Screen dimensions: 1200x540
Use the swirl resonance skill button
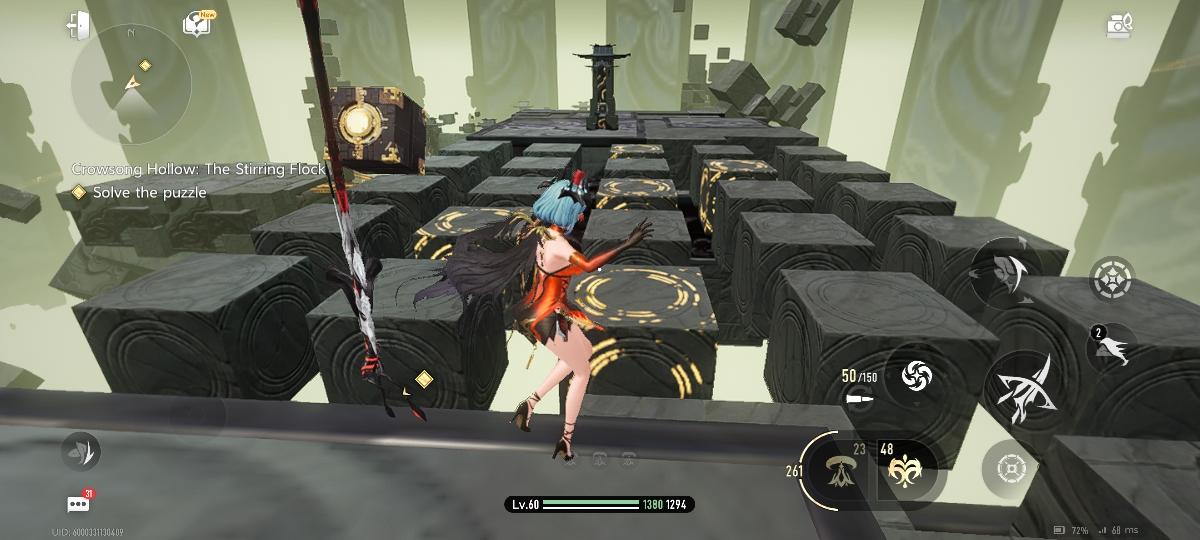pyautogui.click(x=916, y=376)
